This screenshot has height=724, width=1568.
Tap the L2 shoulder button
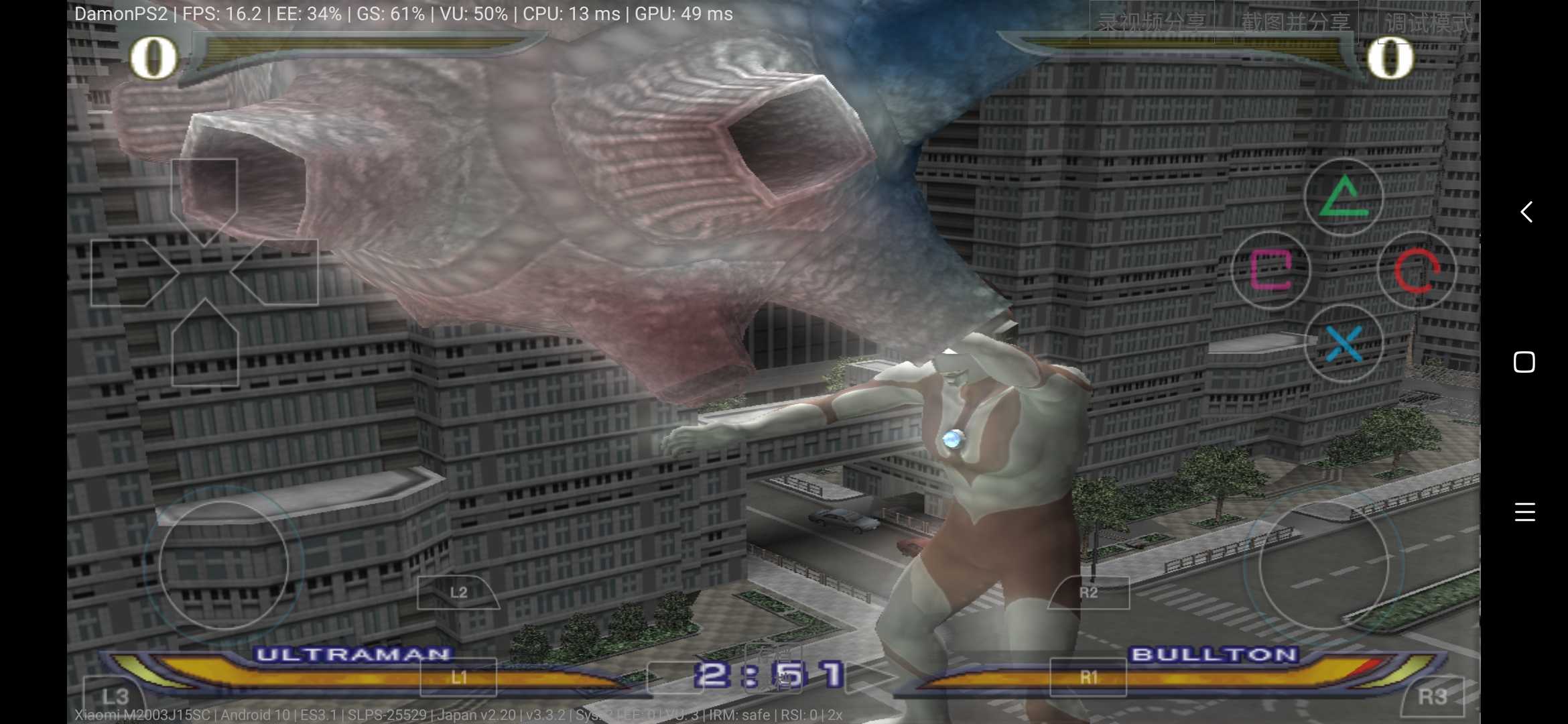458,593
